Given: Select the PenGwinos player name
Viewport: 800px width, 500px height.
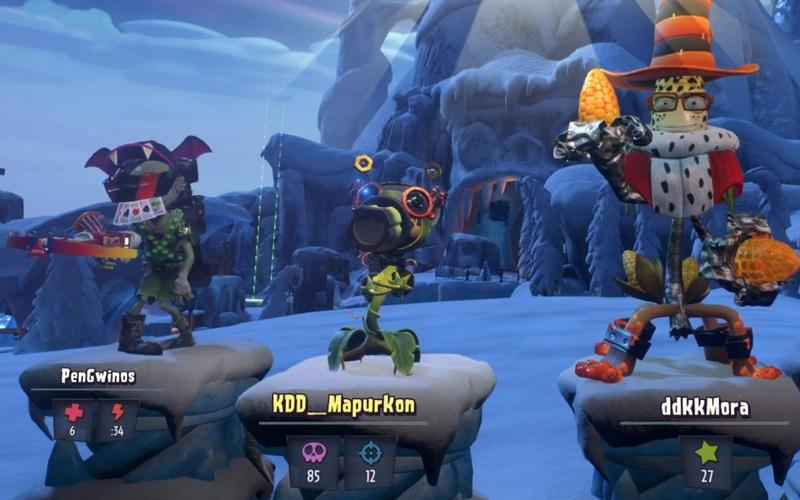Looking at the screenshot, I should point(98,376).
